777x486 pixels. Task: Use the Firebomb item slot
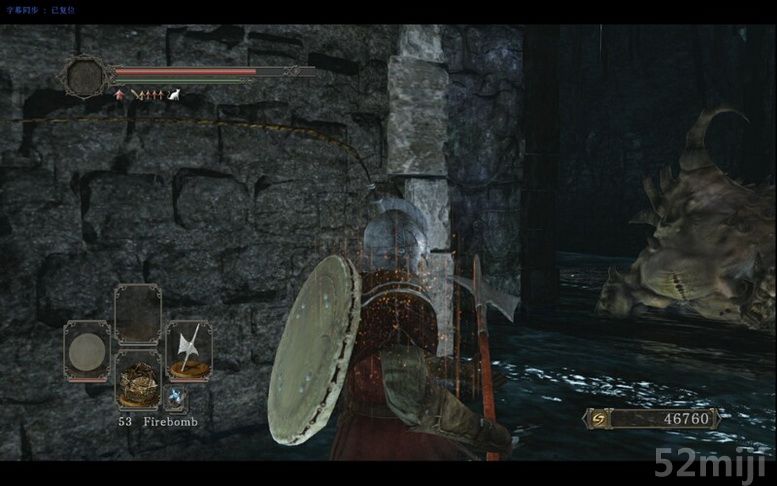pyautogui.click(x=138, y=380)
